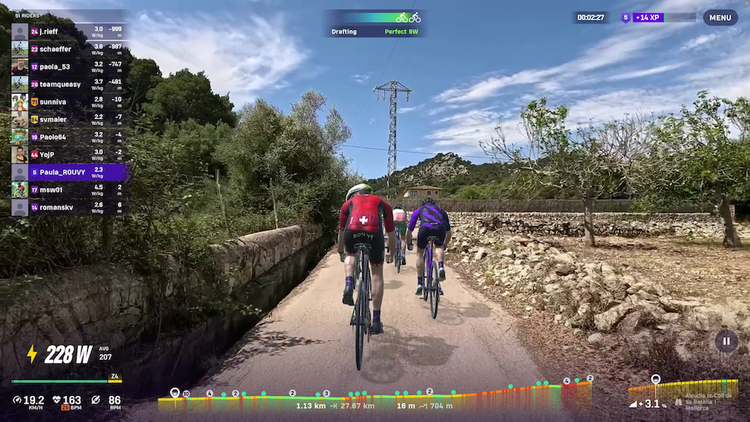The width and height of the screenshot is (750, 422).
Task: Select svmaier from the rider list
Action: 68,119
